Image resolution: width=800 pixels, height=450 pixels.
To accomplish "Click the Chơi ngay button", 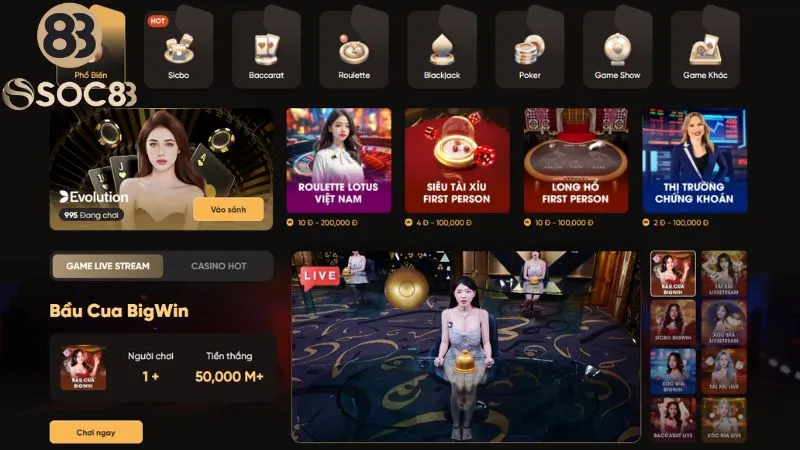I will [96, 432].
